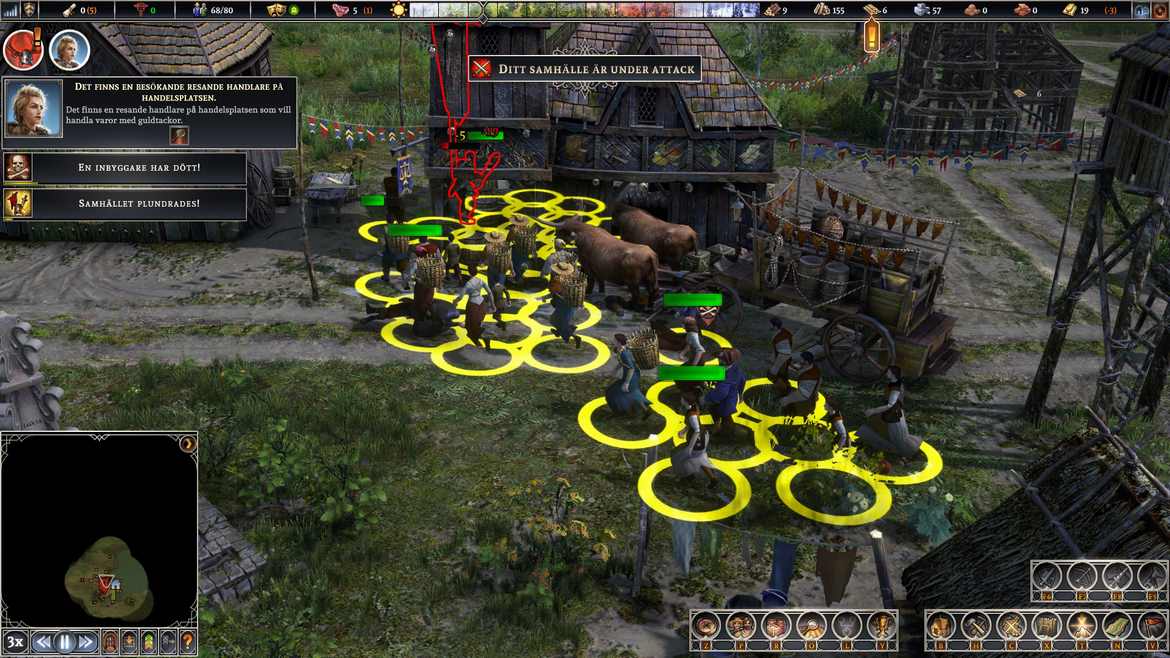Image resolution: width=1170 pixels, height=658 pixels.
Task: Click the small merchant icon in the trader message
Action: point(179,135)
